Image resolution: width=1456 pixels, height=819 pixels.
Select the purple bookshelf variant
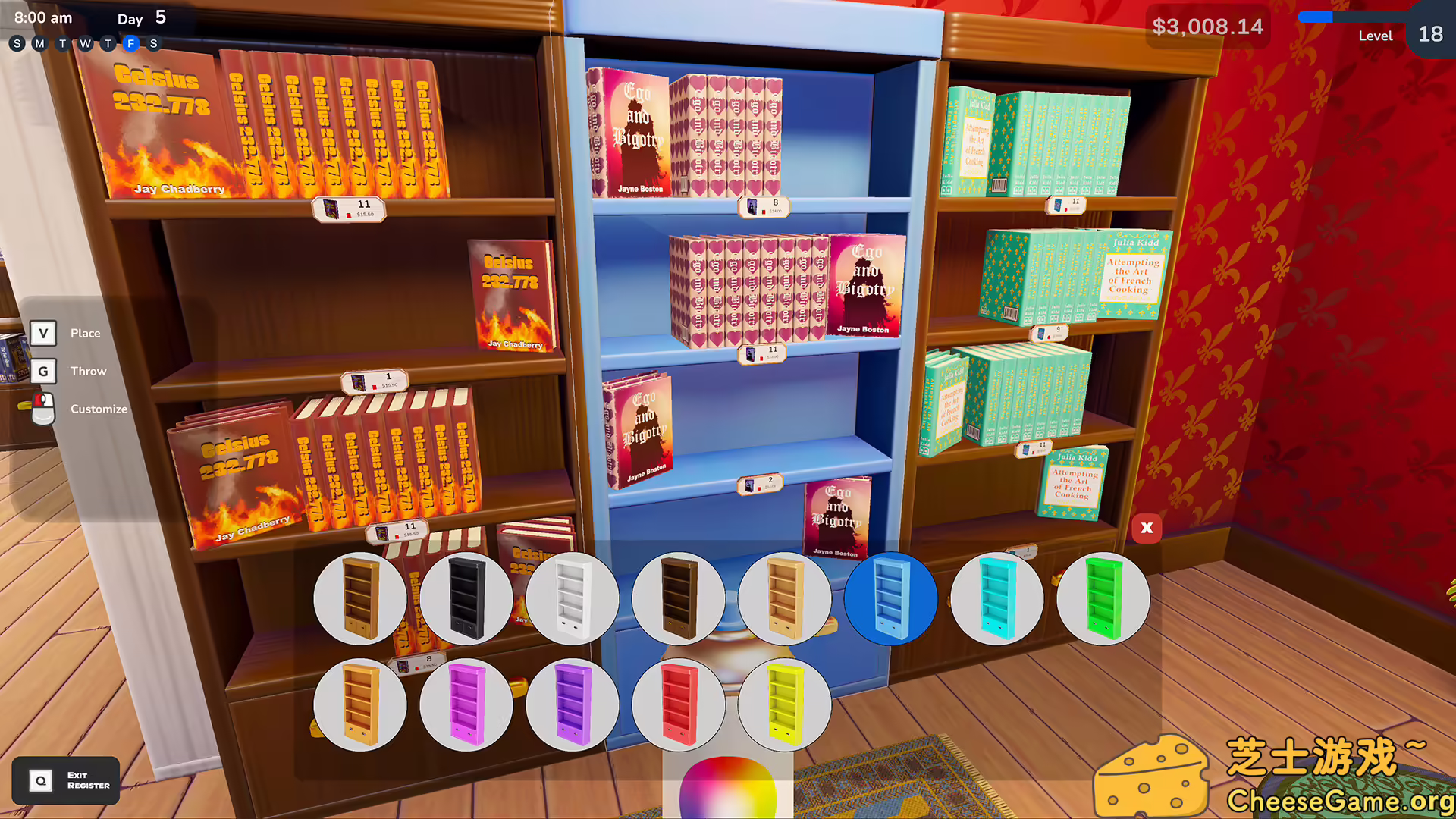pos(573,705)
